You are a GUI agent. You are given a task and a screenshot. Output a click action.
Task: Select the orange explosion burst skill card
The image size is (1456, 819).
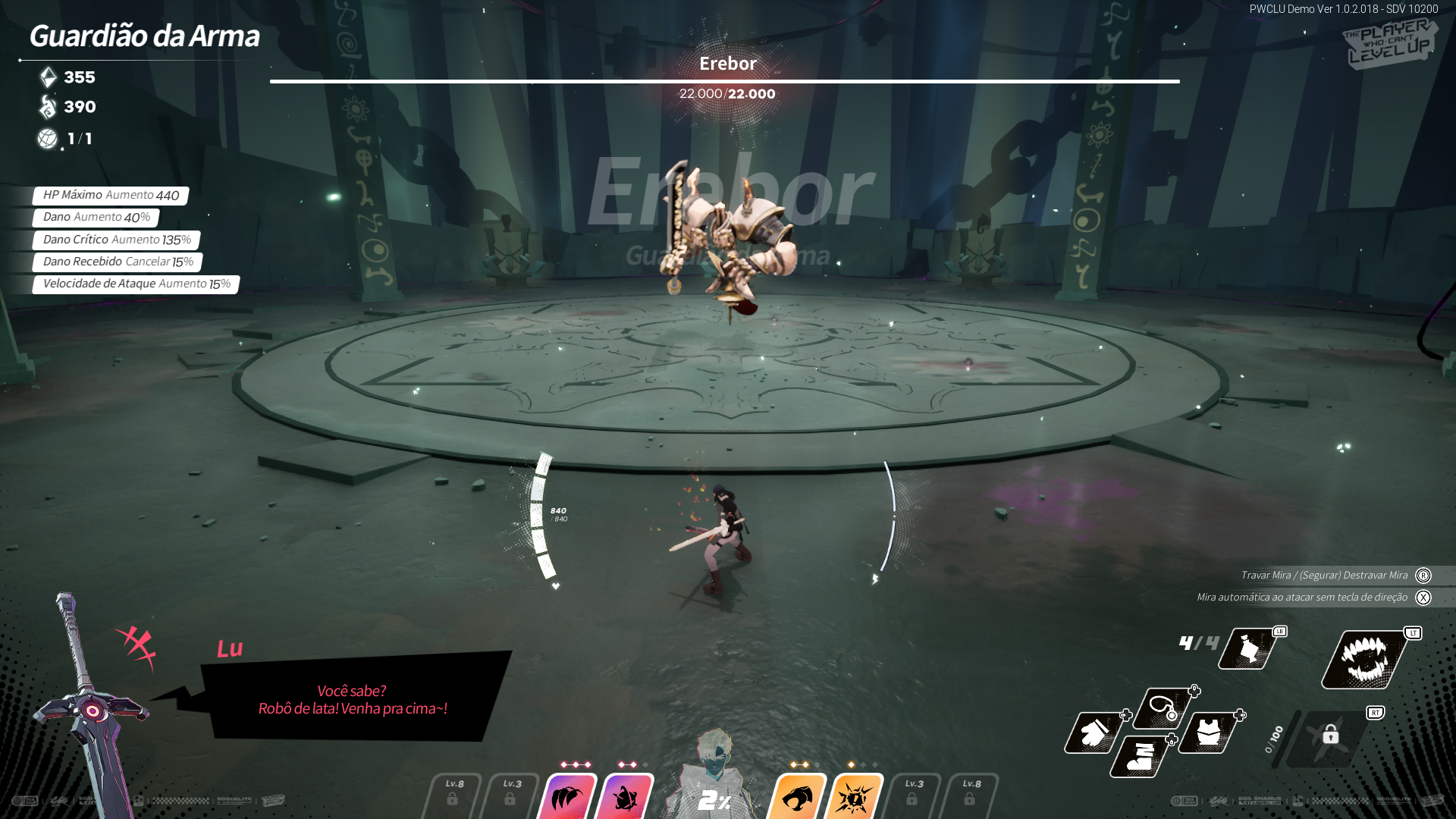tap(855, 796)
